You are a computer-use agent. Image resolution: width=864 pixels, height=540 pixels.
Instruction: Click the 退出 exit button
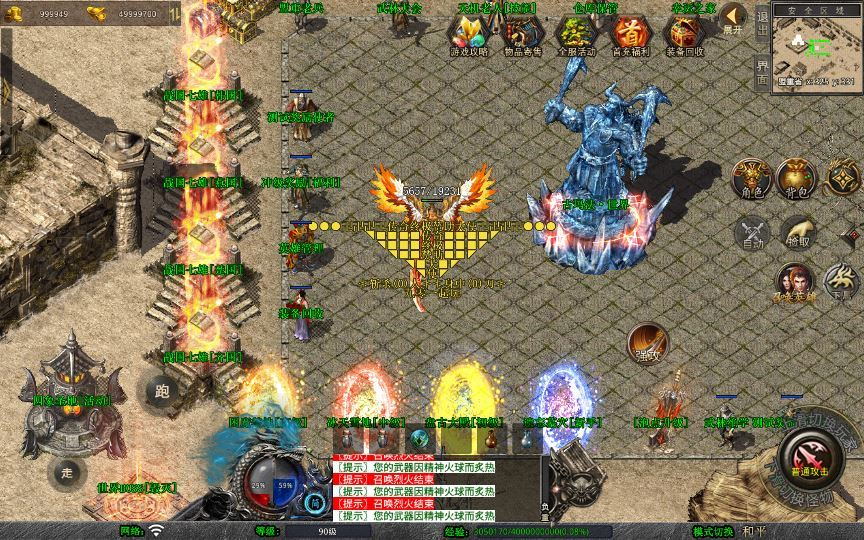(x=762, y=22)
